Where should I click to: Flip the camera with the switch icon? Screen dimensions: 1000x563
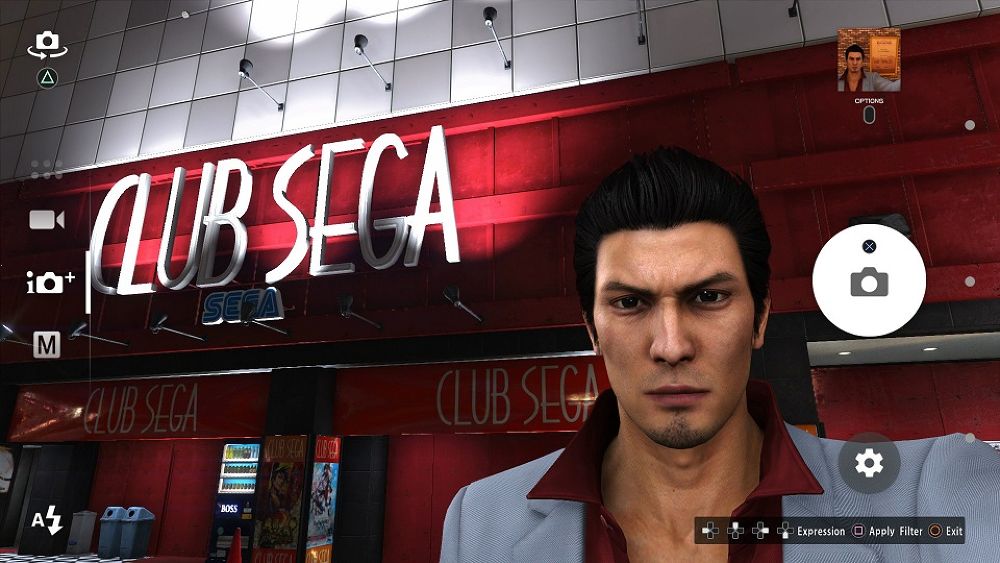click(x=46, y=43)
